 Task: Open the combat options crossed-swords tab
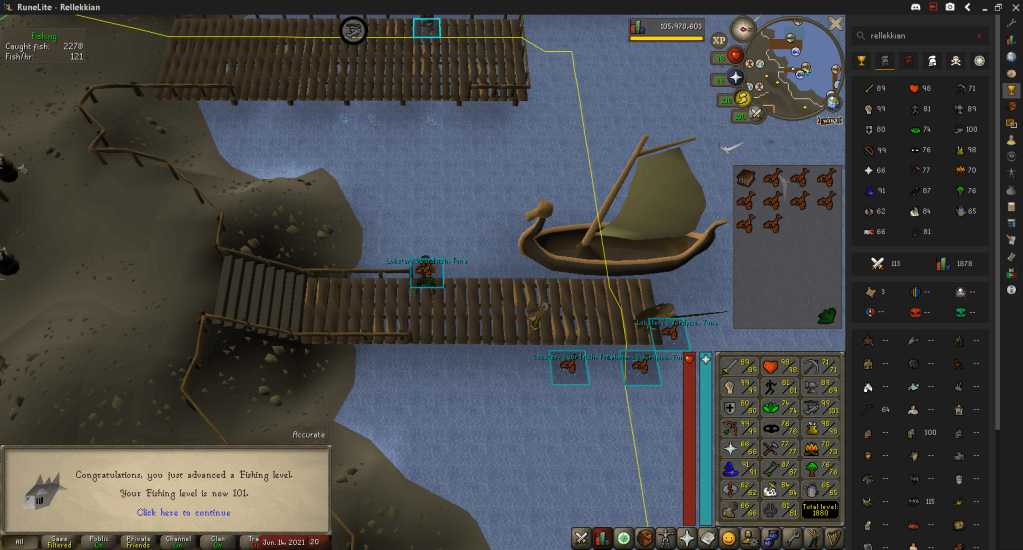click(581, 538)
